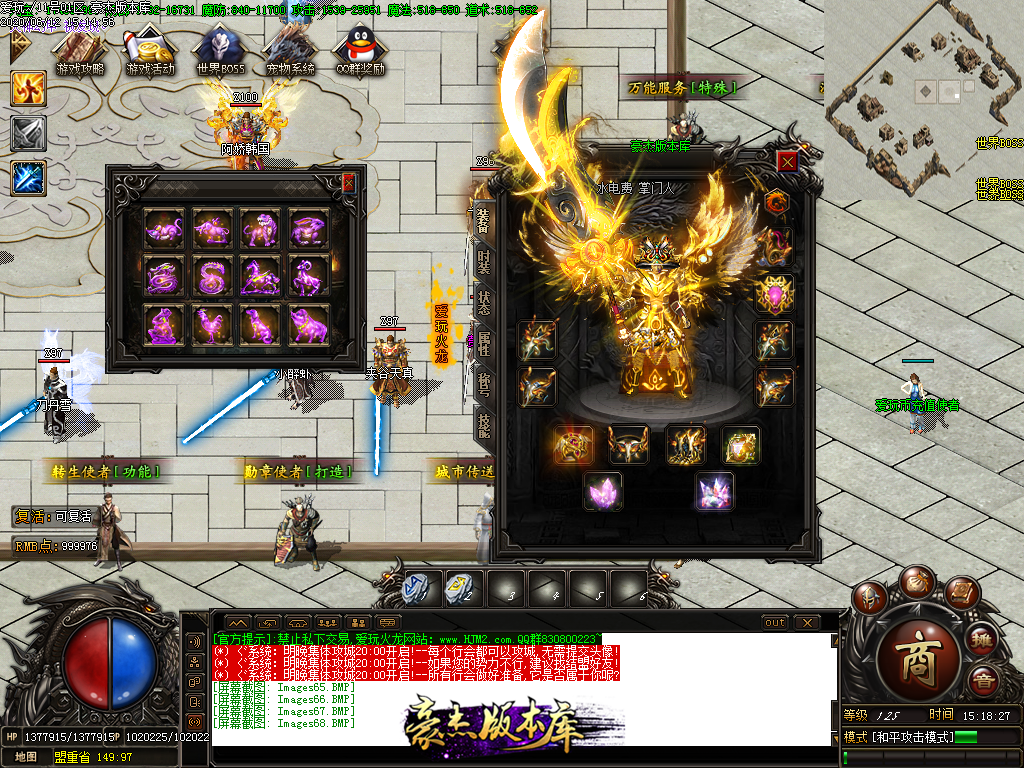This screenshot has height=768, width=1024.
Task: Select the purple crystal equipment slot
Action: [604, 491]
